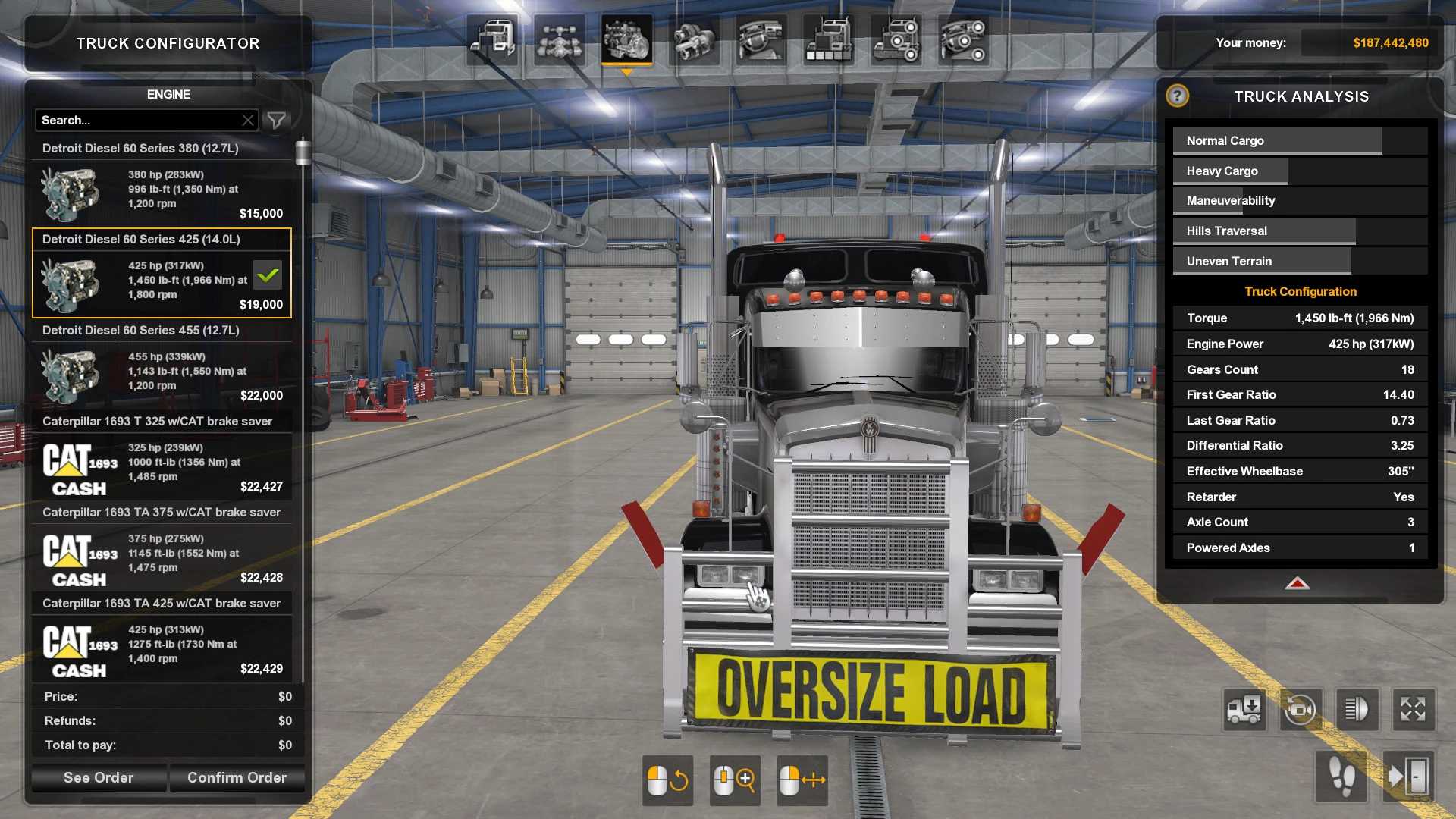The image size is (1456, 819).
Task: Open the chassis axle category tab
Action: click(560, 39)
